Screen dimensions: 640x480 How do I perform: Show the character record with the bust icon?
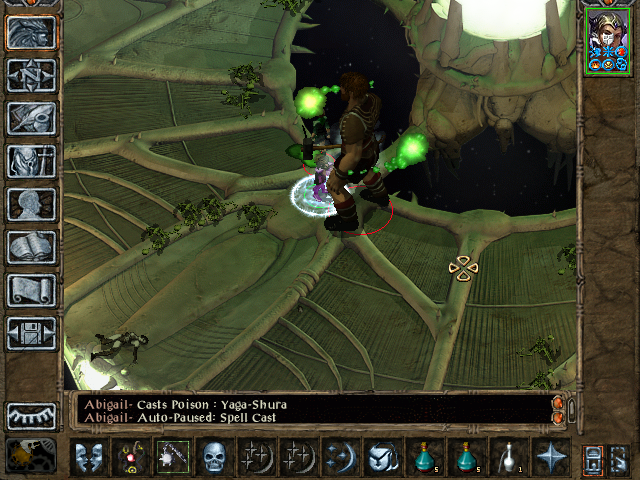pyautogui.click(x=31, y=205)
